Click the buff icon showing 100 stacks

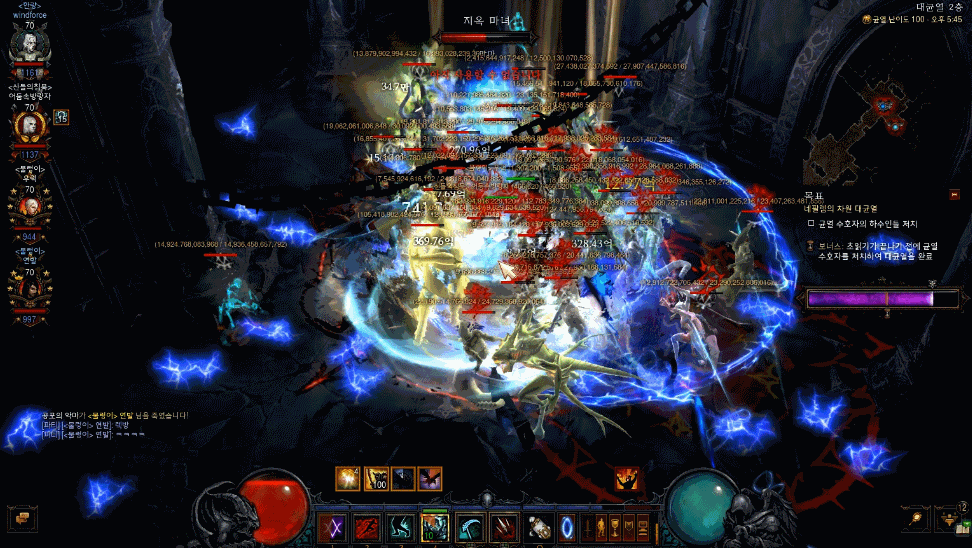point(376,479)
